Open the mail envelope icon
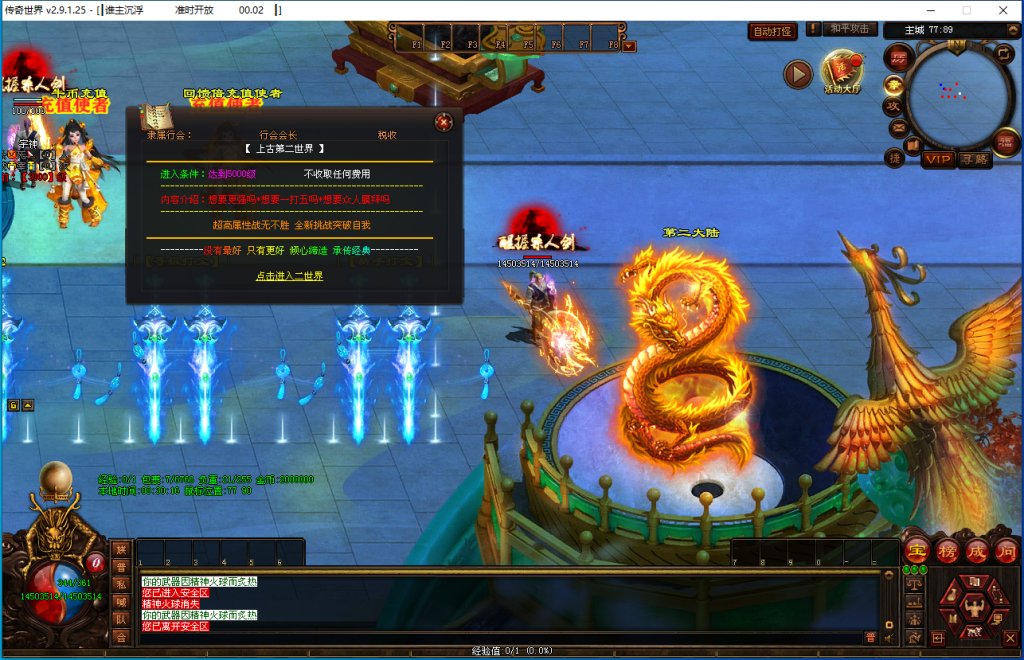Screen dimensions: 1024x660 [x=897, y=128]
